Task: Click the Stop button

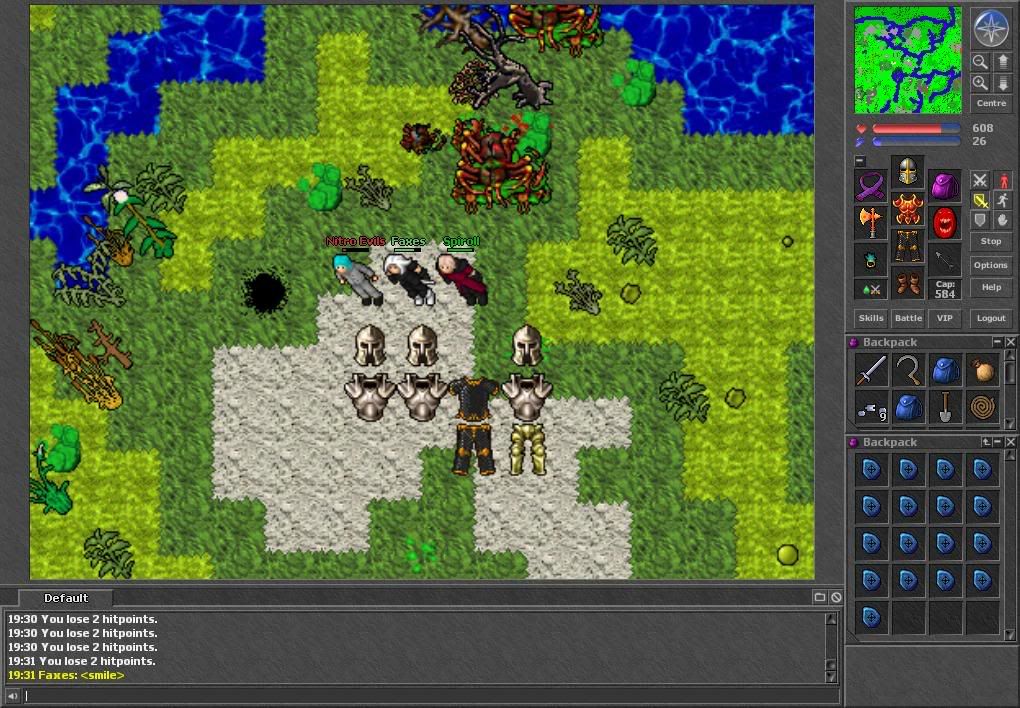Action: click(990, 241)
